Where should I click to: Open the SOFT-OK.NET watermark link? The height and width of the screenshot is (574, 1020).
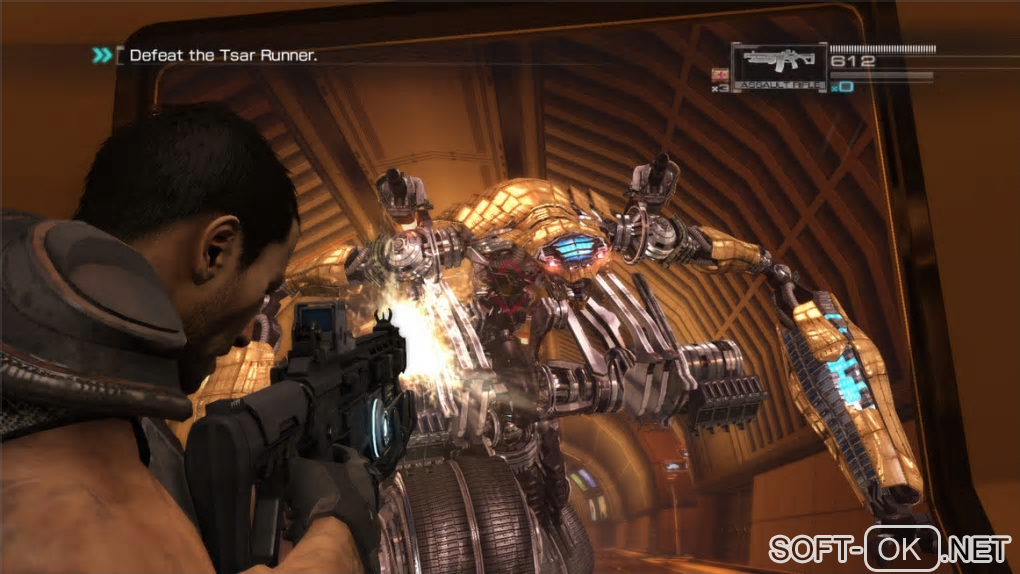pyautogui.click(x=889, y=548)
